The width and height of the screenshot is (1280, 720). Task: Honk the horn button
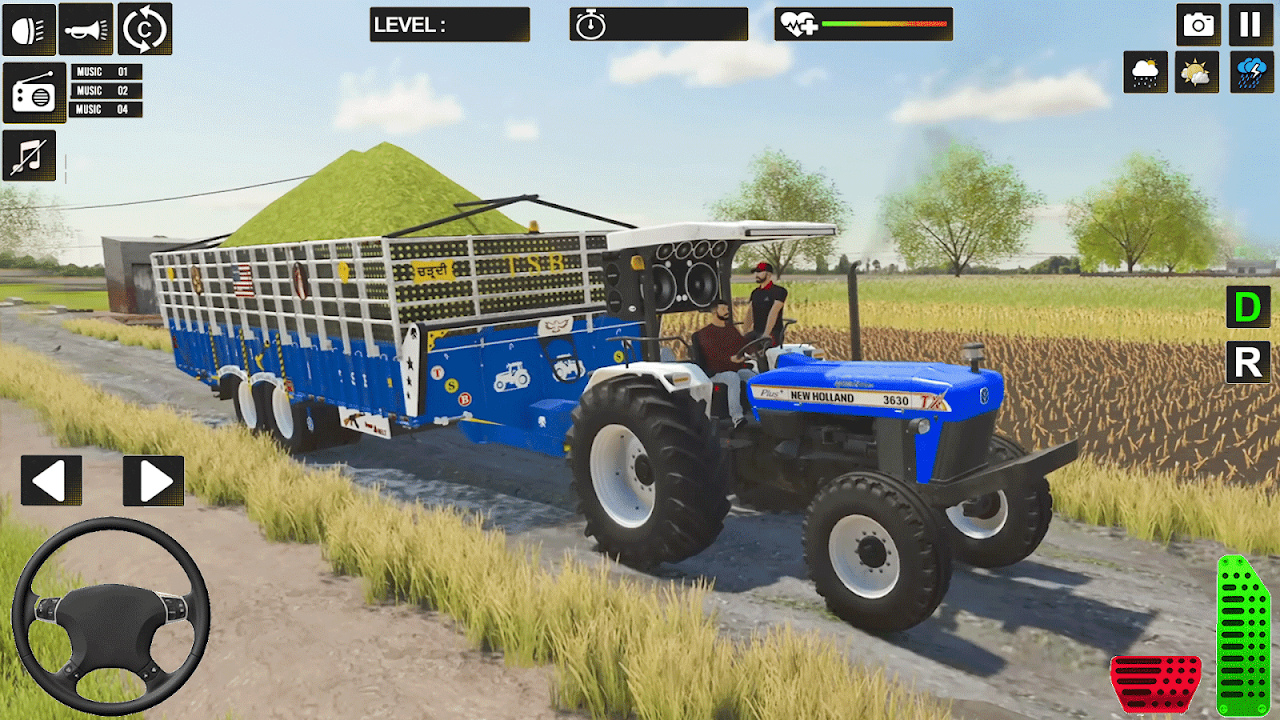click(x=86, y=29)
